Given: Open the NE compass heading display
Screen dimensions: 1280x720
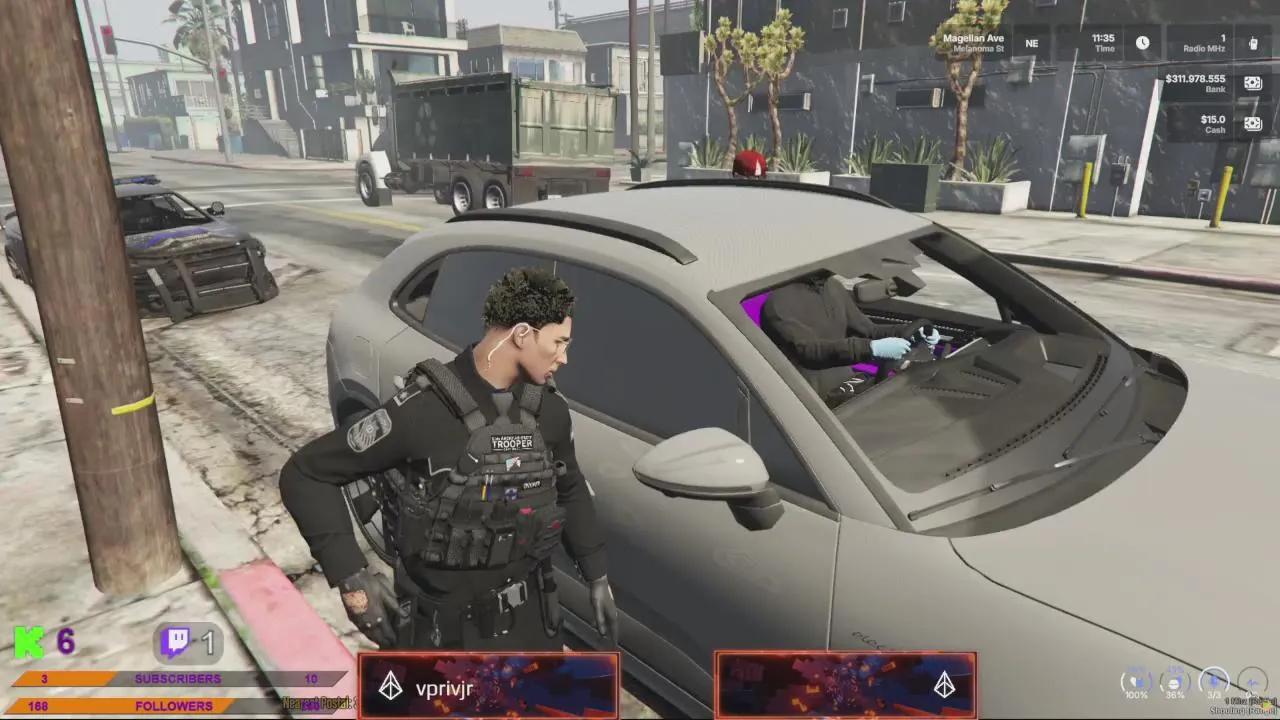Looking at the screenshot, I should (x=1031, y=43).
